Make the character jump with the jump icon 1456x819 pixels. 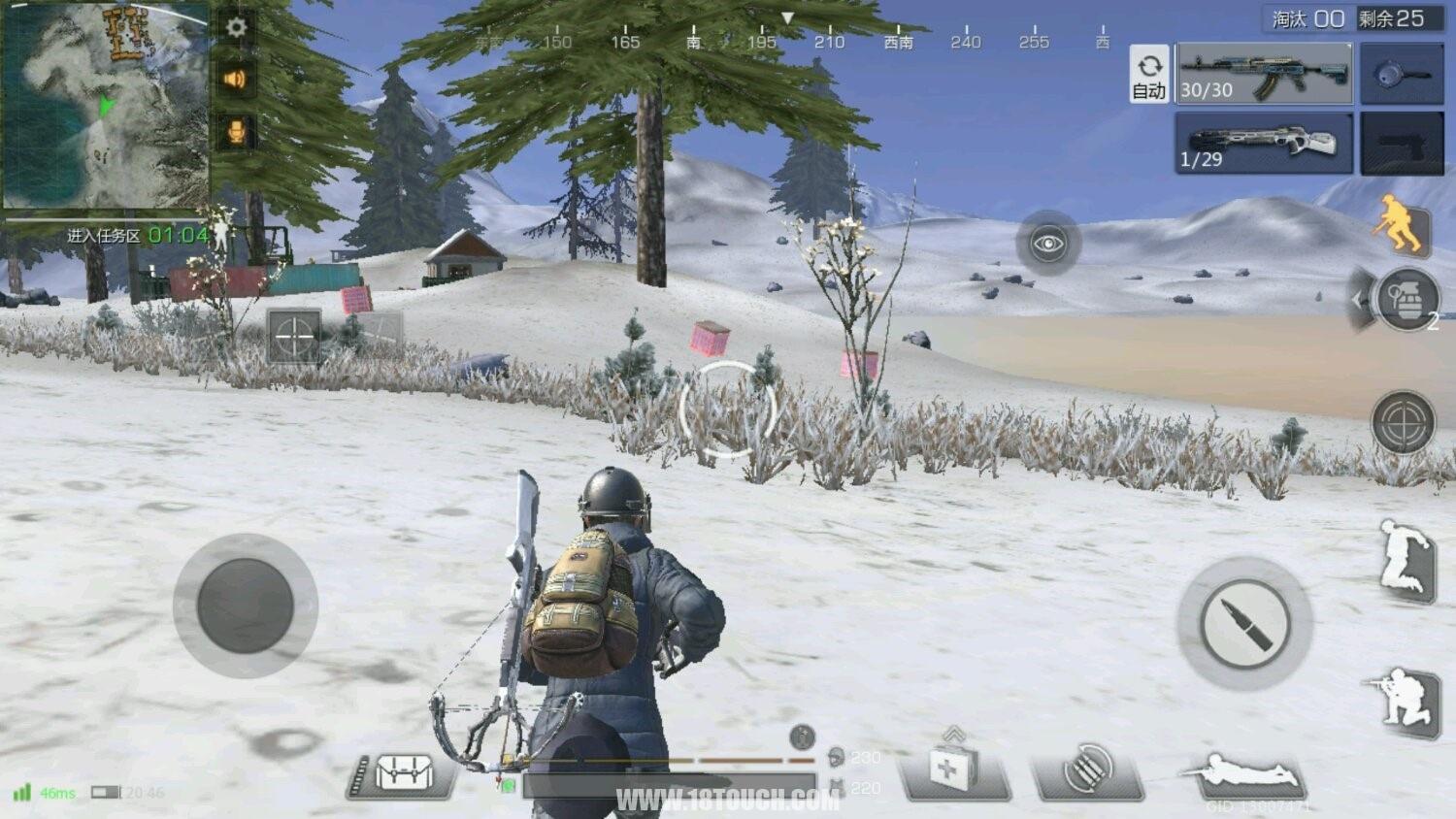pos(1406,560)
